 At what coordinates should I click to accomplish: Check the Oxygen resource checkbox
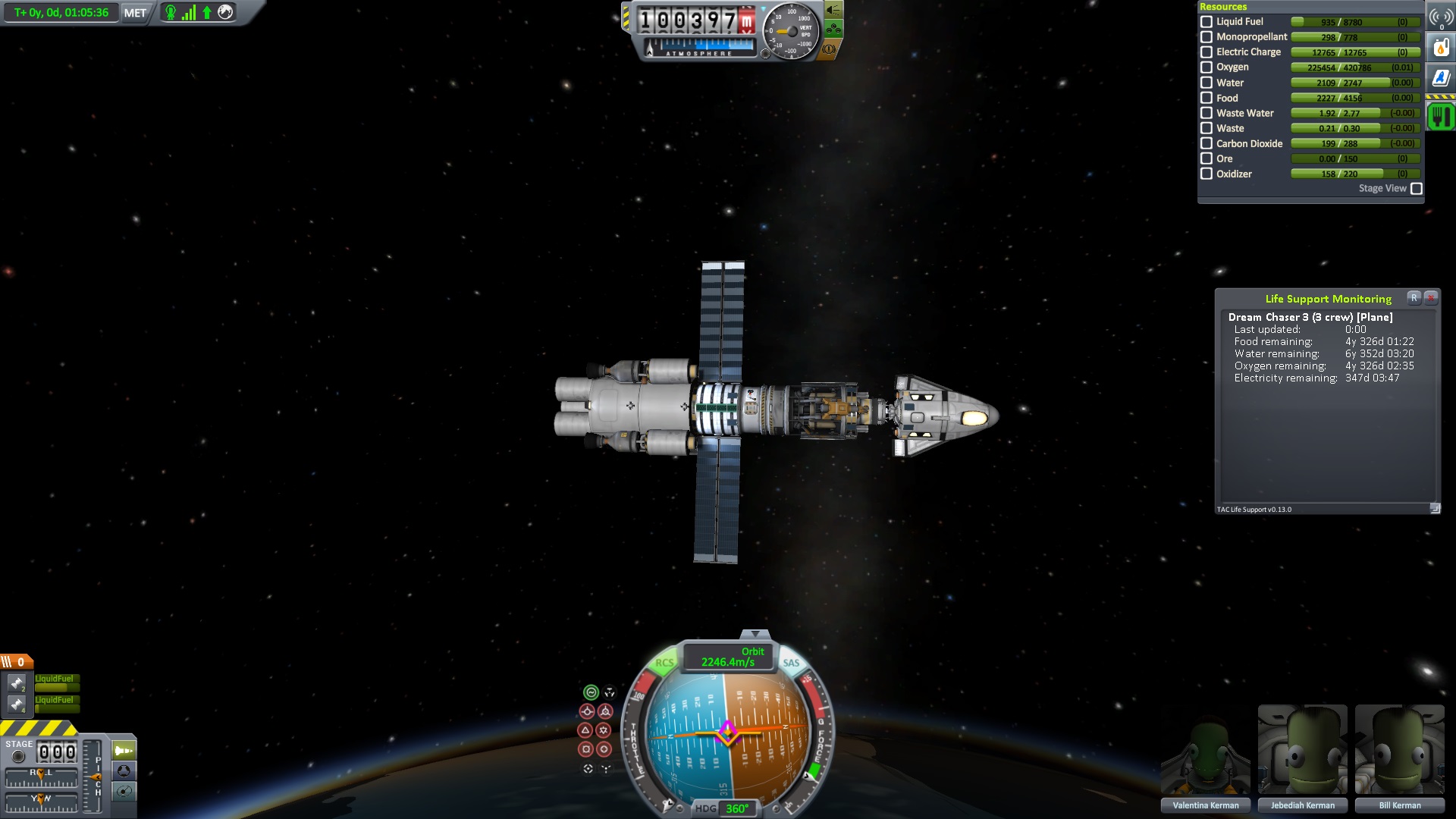tap(1207, 67)
